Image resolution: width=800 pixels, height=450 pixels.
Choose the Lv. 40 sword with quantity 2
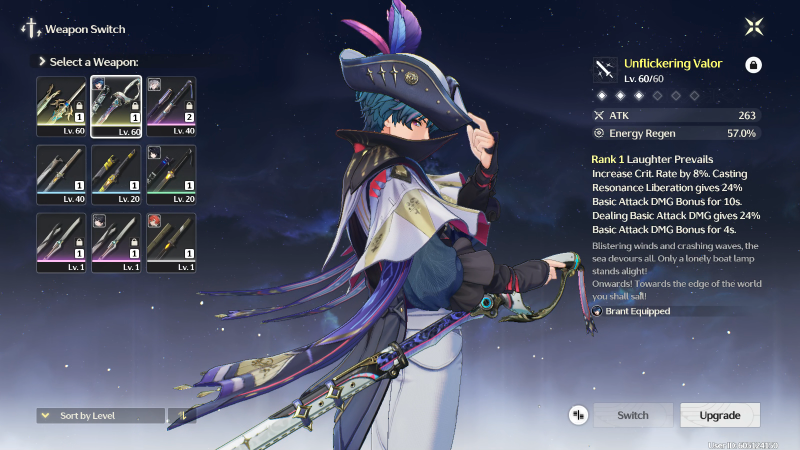pyautogui.click(x=171, y=106)
